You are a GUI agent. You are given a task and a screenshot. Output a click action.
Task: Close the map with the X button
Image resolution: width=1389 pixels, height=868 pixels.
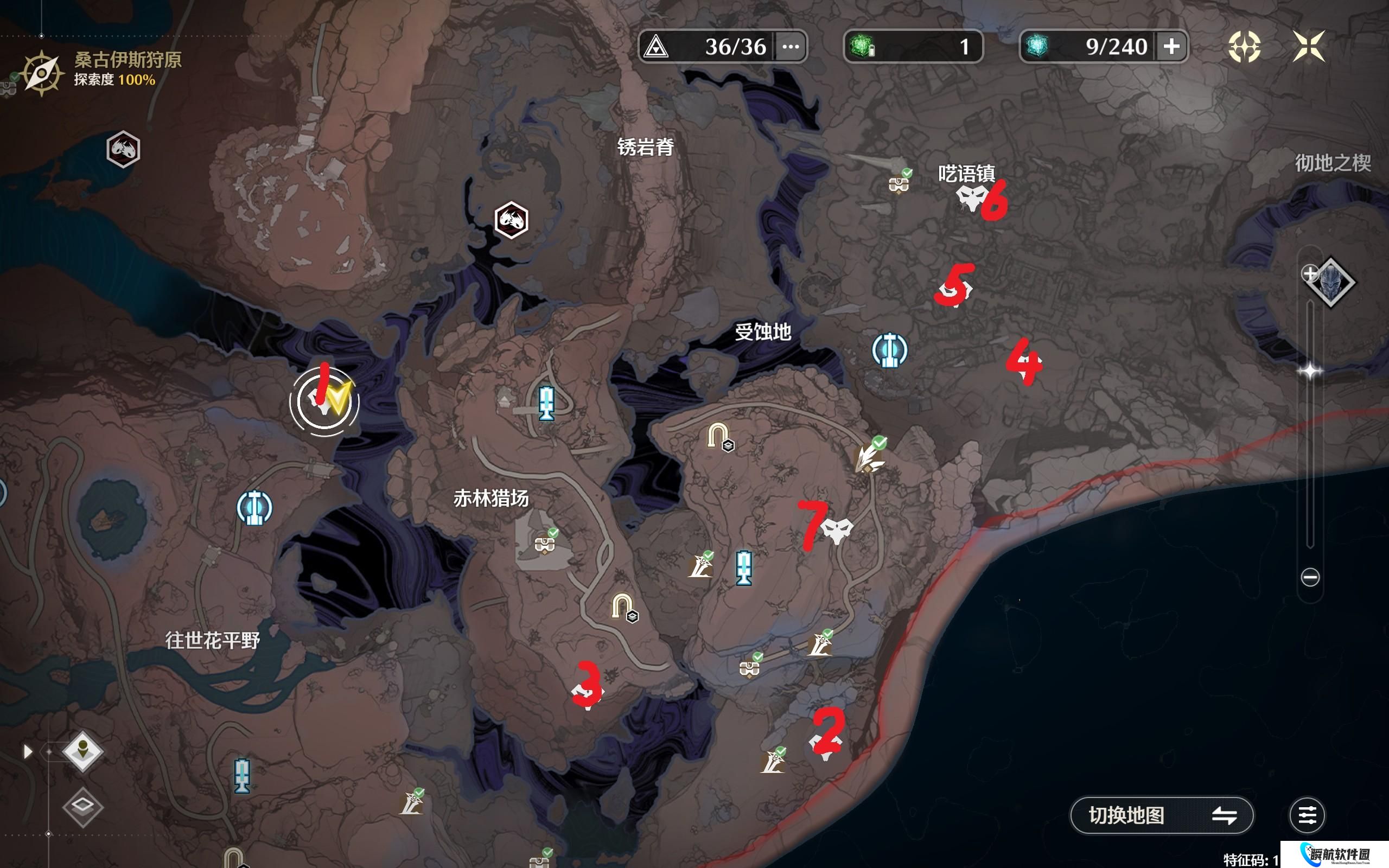tap(1309, 46)
